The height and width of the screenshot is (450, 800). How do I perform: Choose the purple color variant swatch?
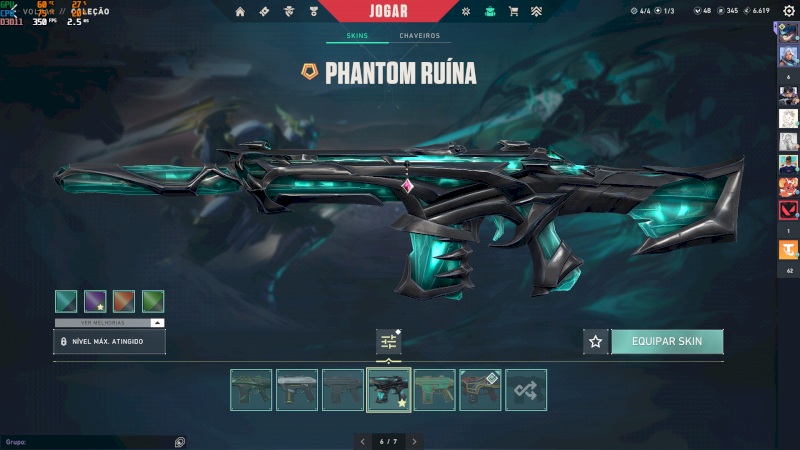point(95,301)
